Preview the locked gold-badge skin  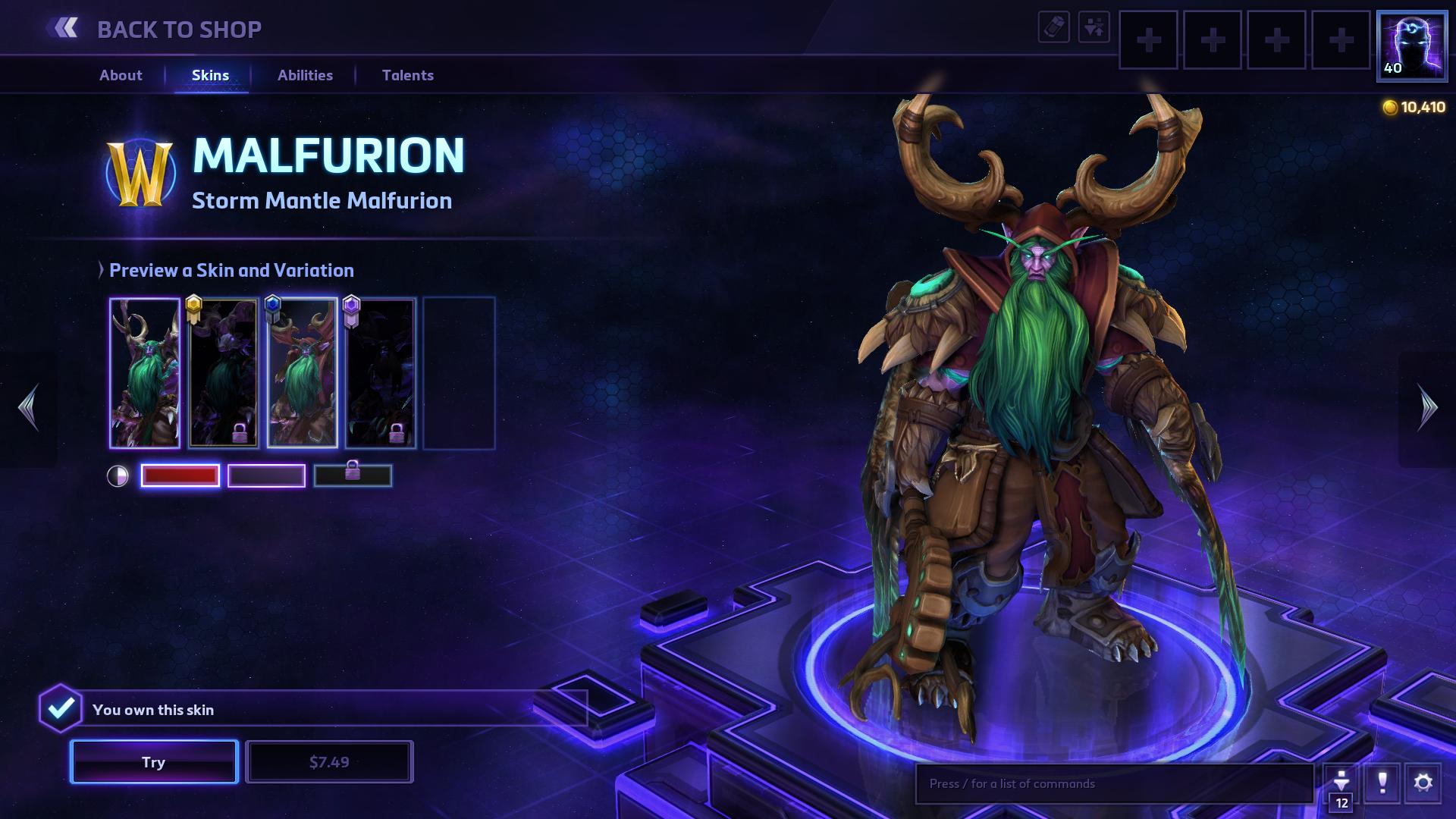(224, 373)
